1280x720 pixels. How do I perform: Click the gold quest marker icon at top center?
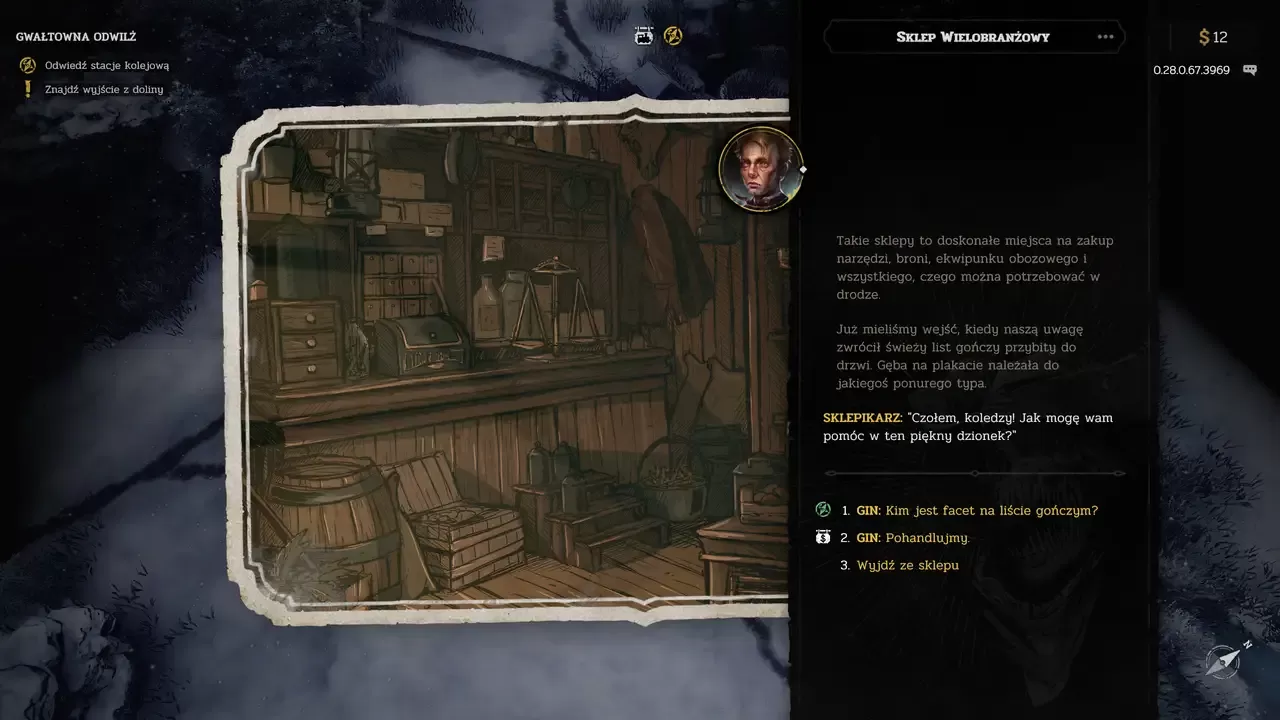(x=673, y=36)
